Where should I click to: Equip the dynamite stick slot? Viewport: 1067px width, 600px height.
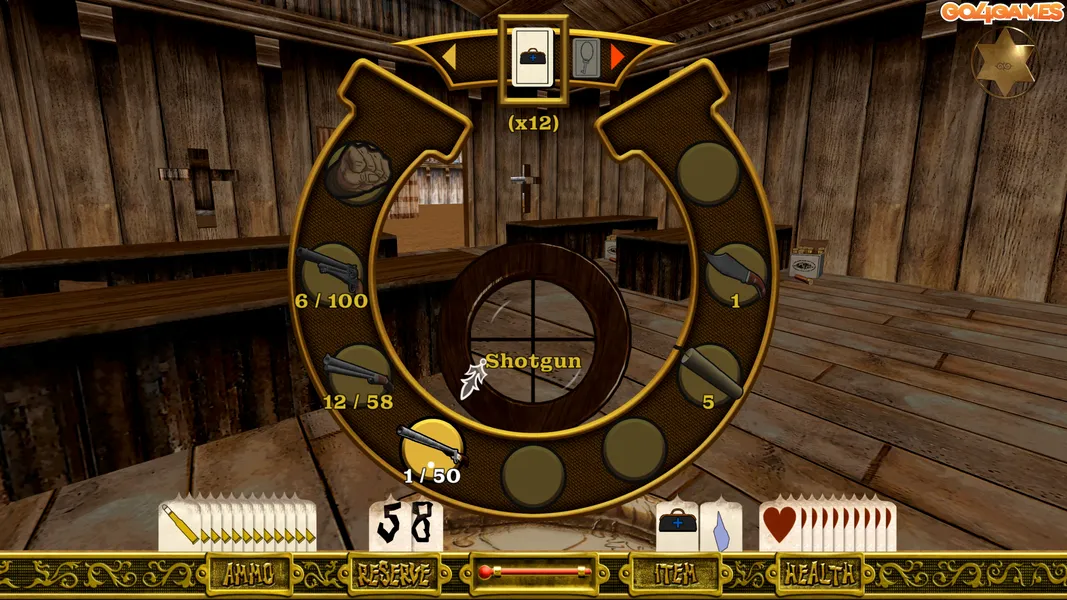tap(709, 374)
